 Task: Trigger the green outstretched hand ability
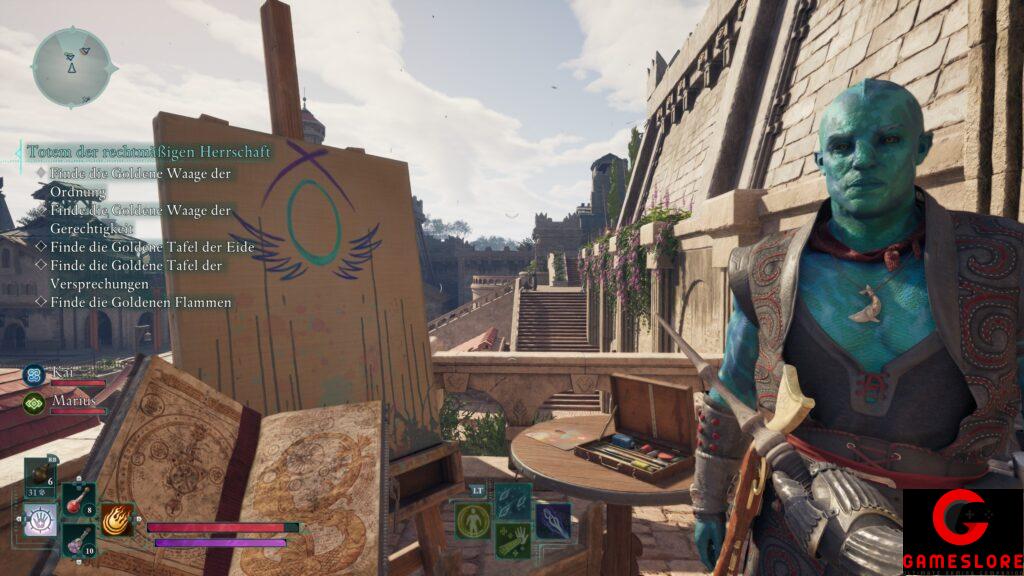tap(512, 541)
